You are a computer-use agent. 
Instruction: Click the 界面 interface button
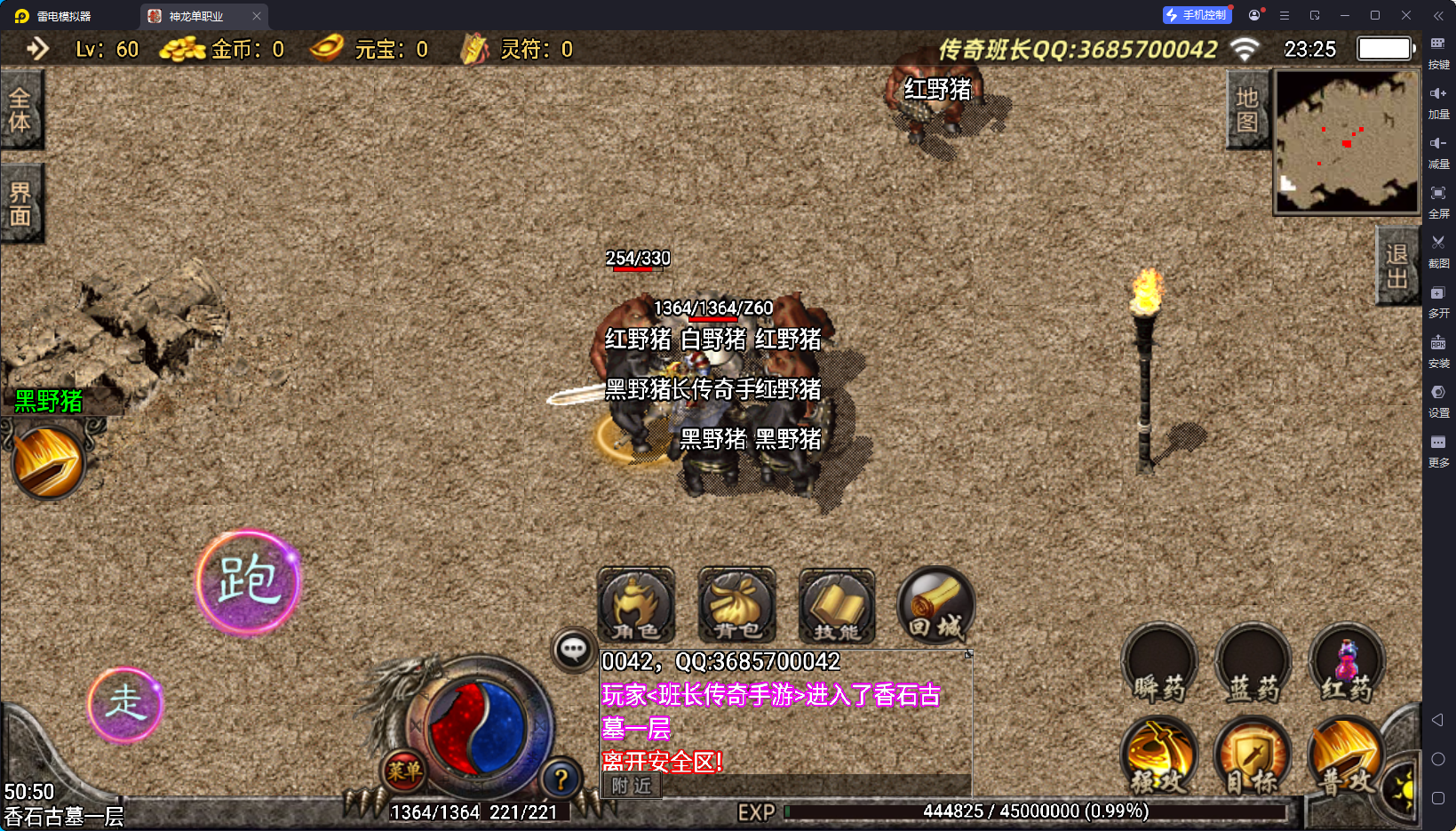tap(20, 204)
